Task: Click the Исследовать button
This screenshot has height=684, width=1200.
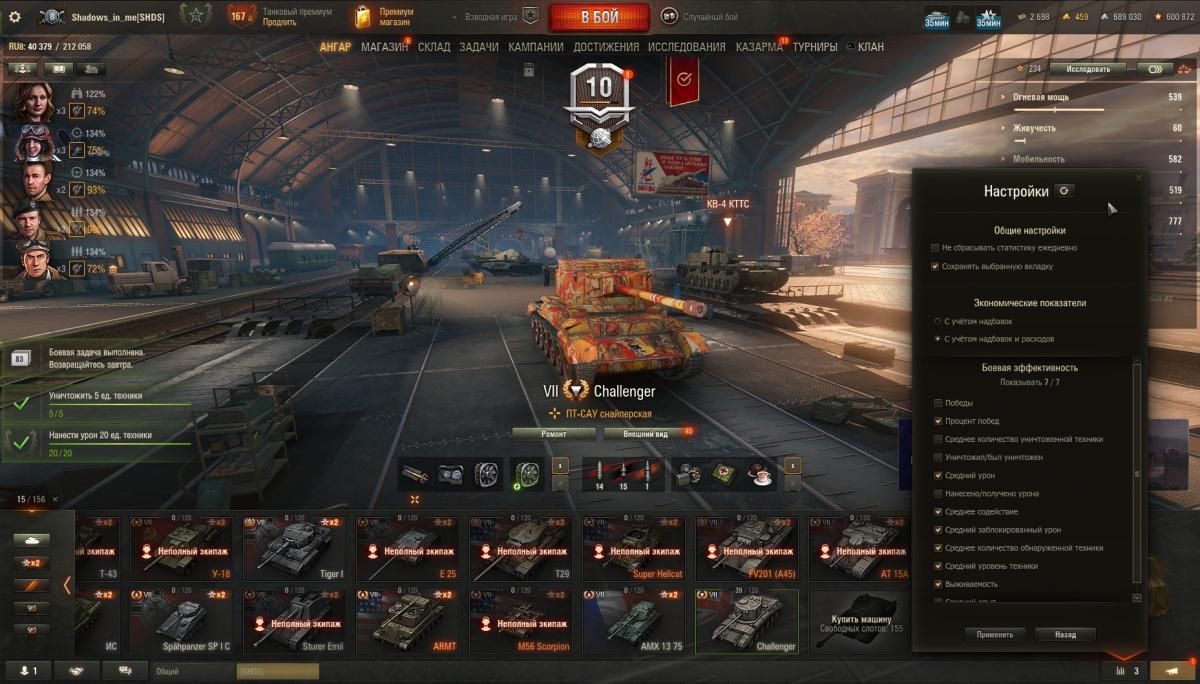Action: click(x=1087, y=69)
